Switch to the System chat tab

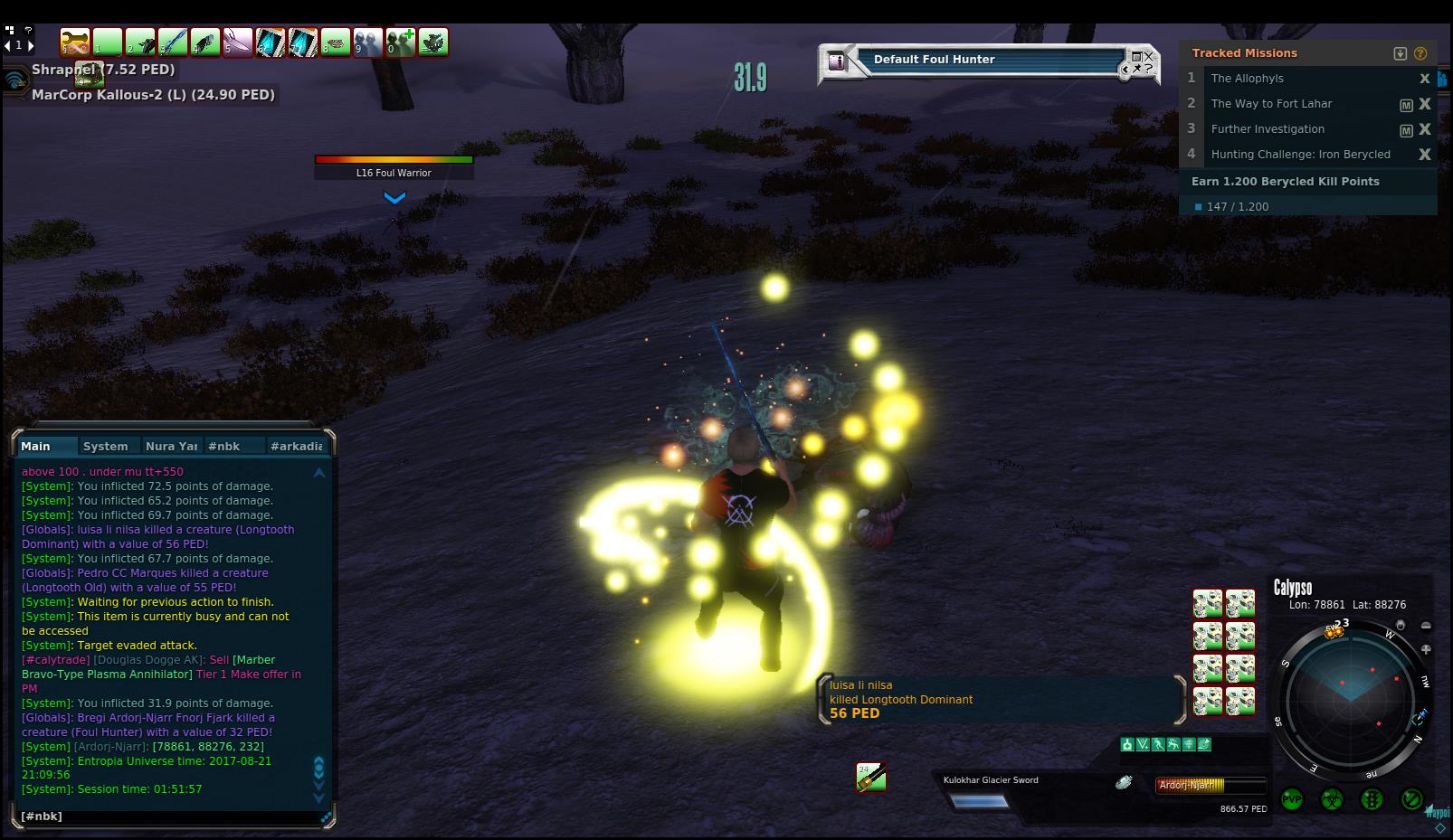point(105,446)
